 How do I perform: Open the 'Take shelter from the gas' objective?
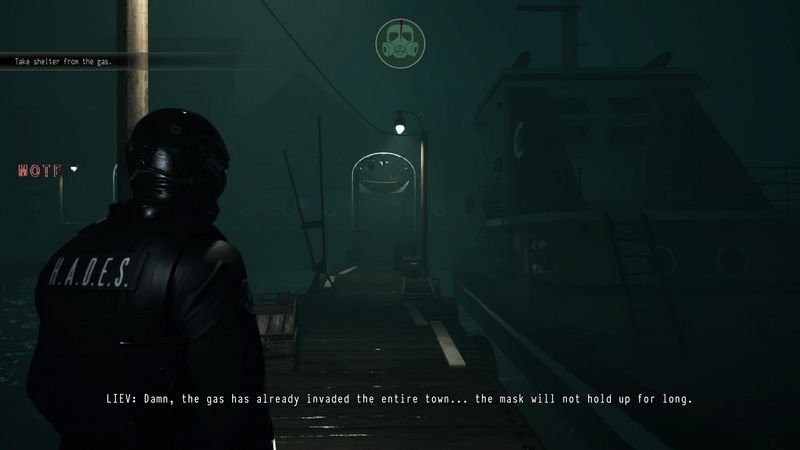63,61
